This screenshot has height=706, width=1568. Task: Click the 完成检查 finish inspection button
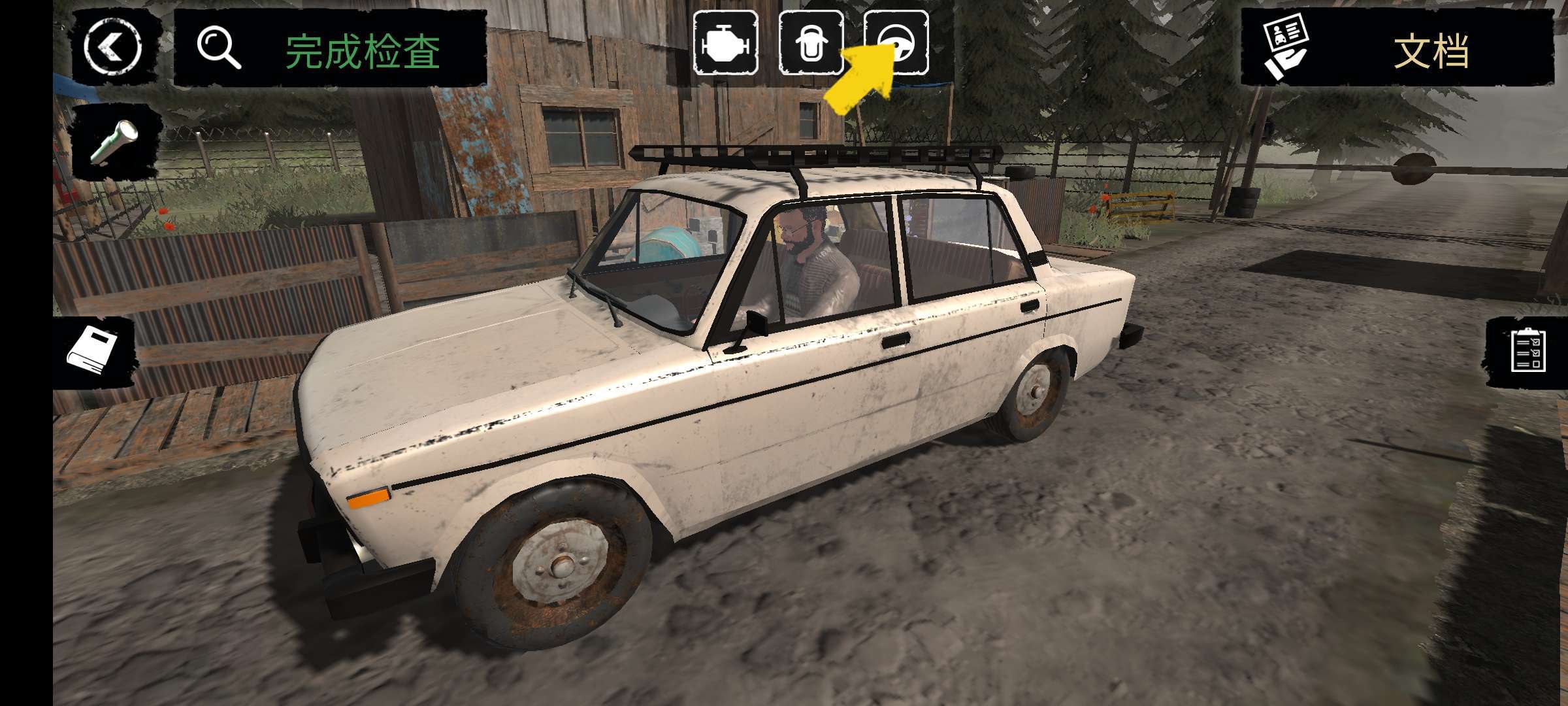click(x=331, y=50)
